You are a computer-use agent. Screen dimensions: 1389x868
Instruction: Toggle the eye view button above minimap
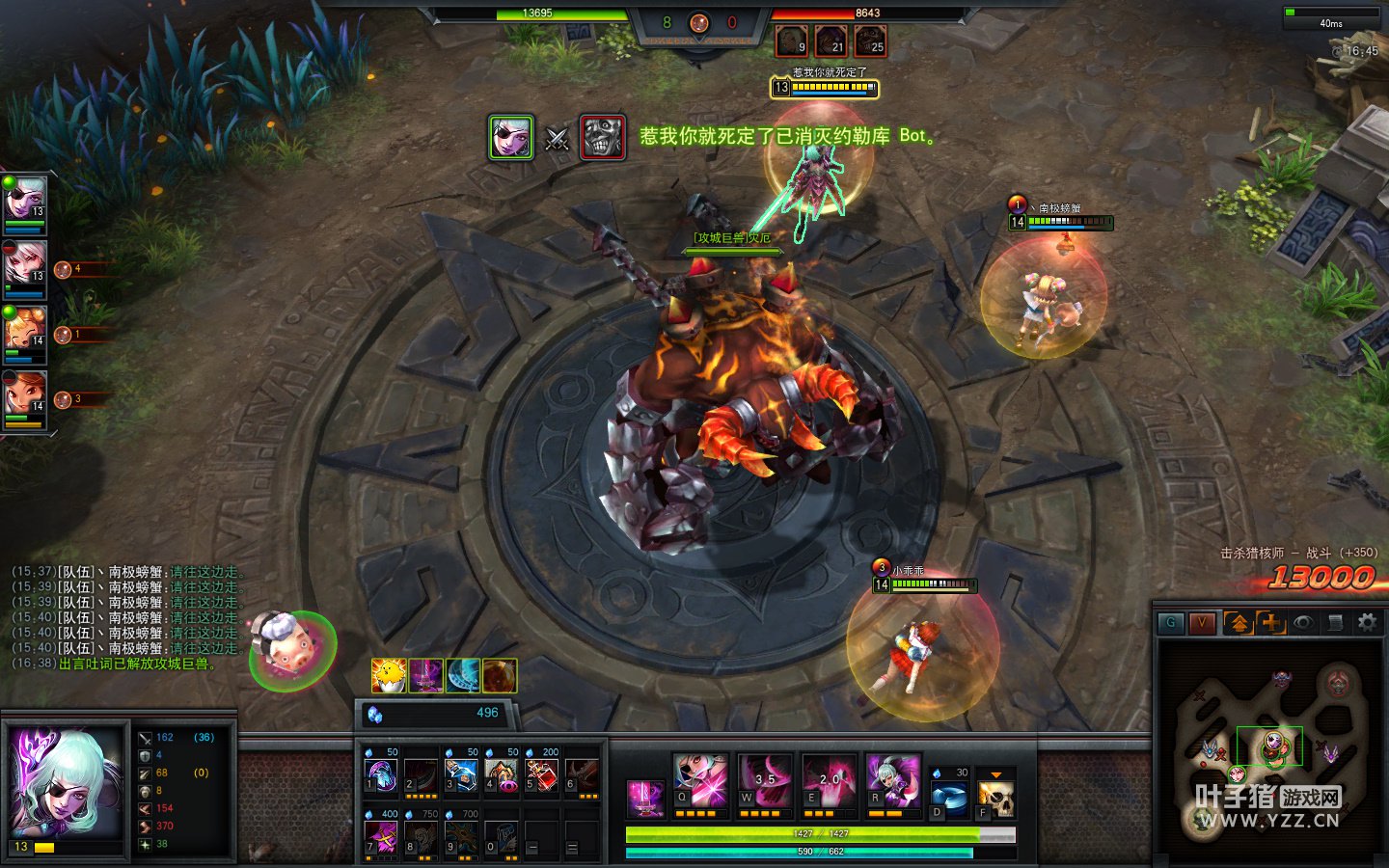point(1303,623)
